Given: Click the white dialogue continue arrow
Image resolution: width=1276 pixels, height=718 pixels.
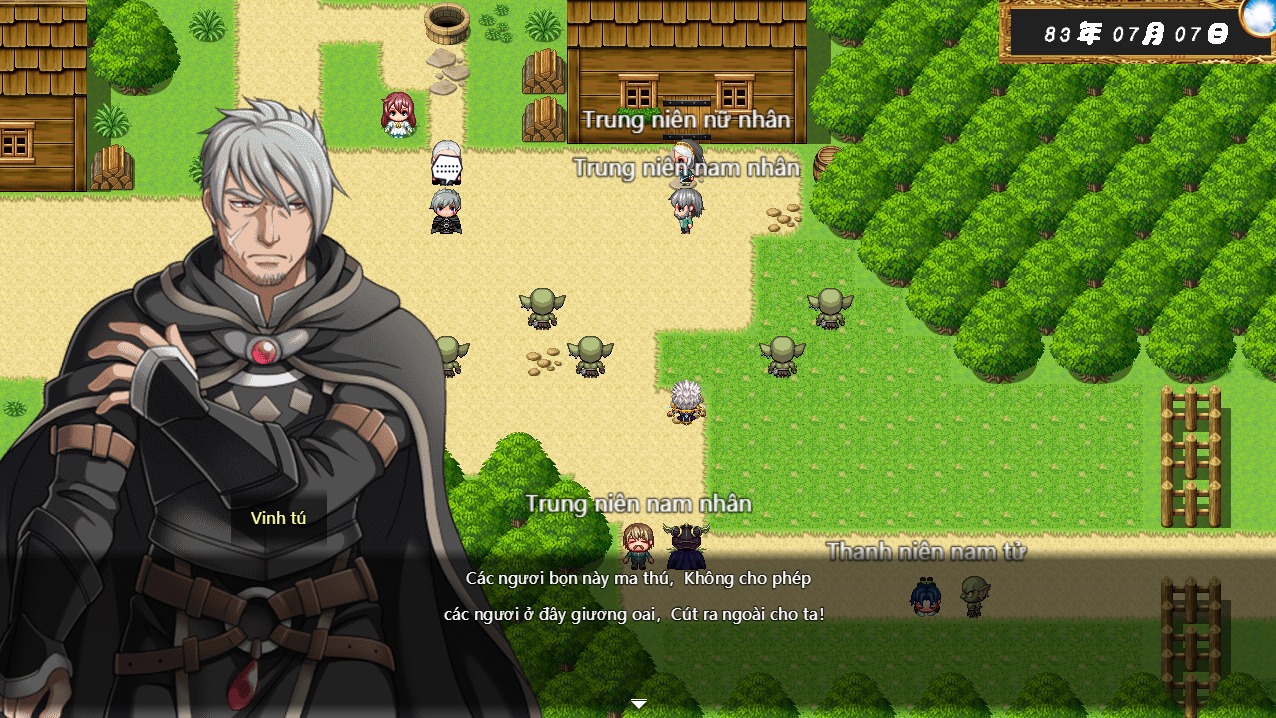Looking at the screenshot, I should point(639,704).
